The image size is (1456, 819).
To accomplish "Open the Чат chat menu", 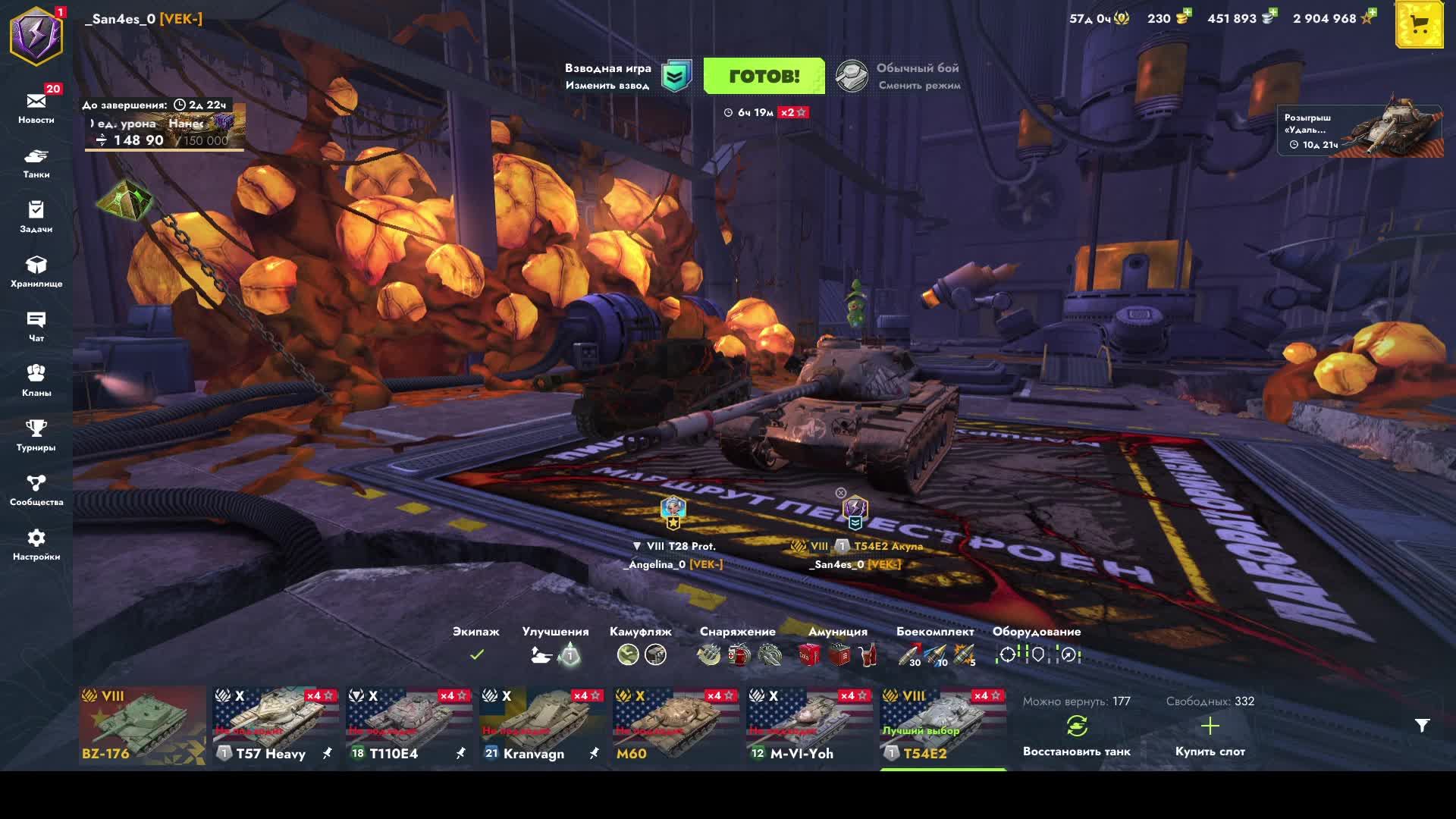I will point(36,325).
